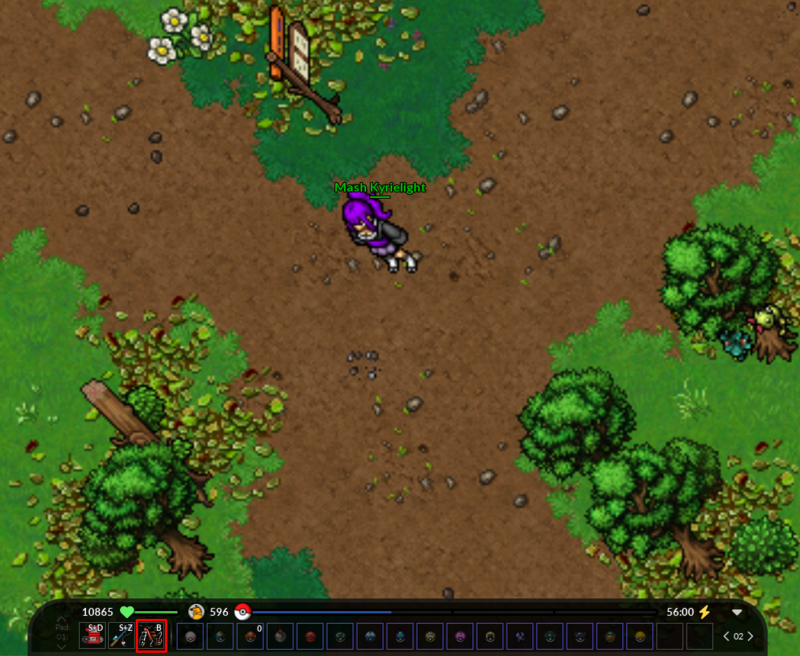This screenshot has height=656, width=800.
Task: Click the pokeball slot showing count 0
Action: click(x=250, y=636)
